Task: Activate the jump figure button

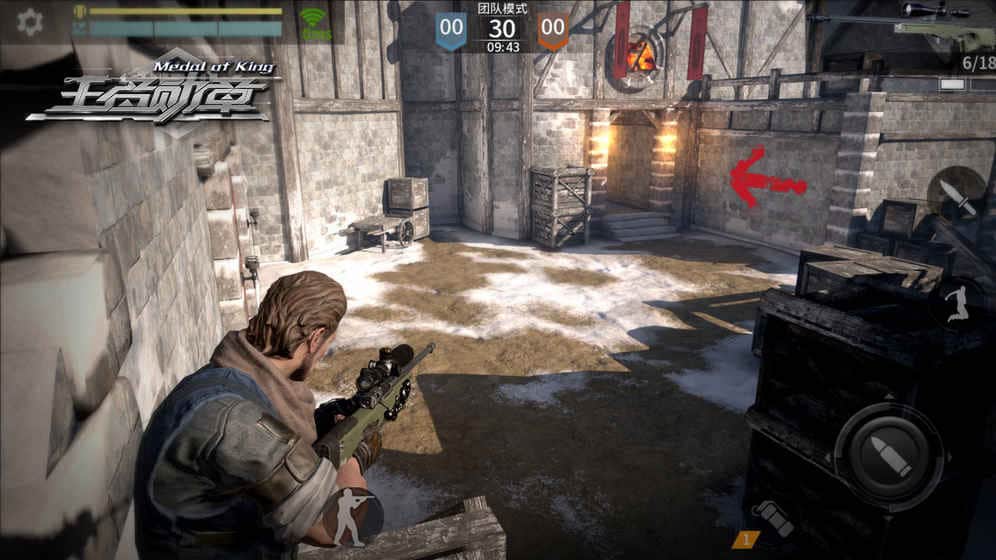Action: [x=957, y=300]
